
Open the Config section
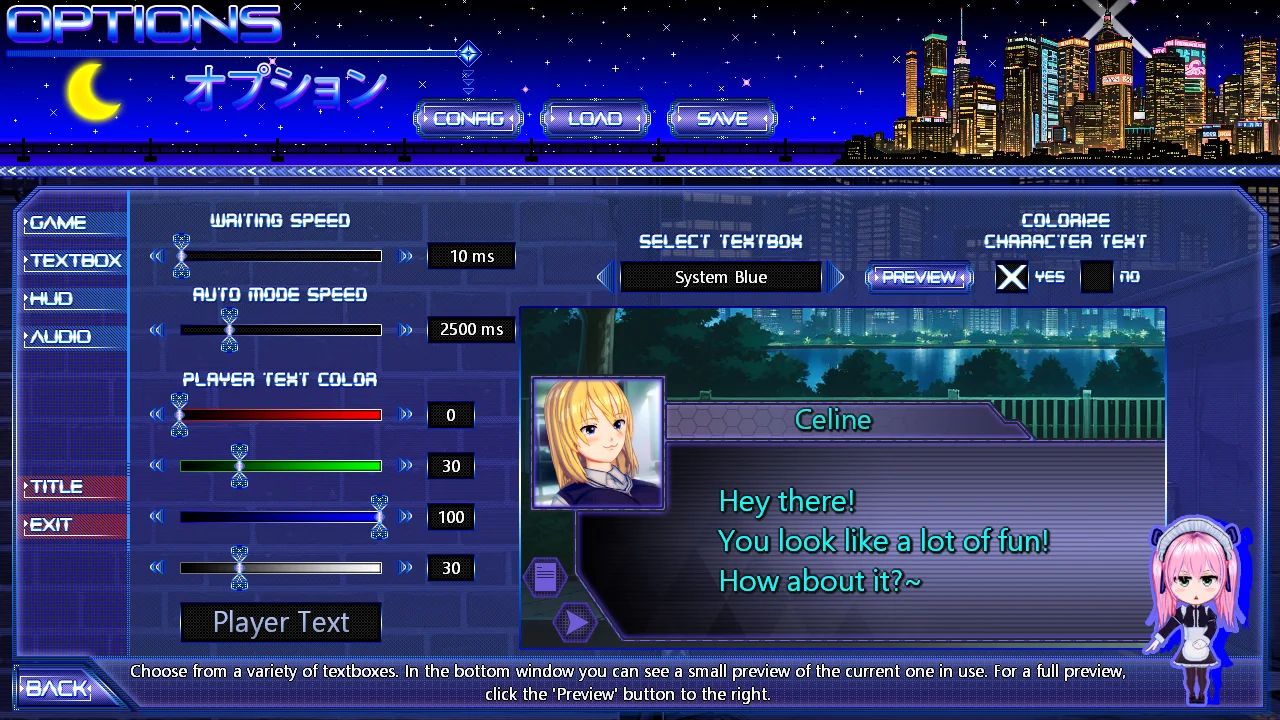click(x=468, y=118)
